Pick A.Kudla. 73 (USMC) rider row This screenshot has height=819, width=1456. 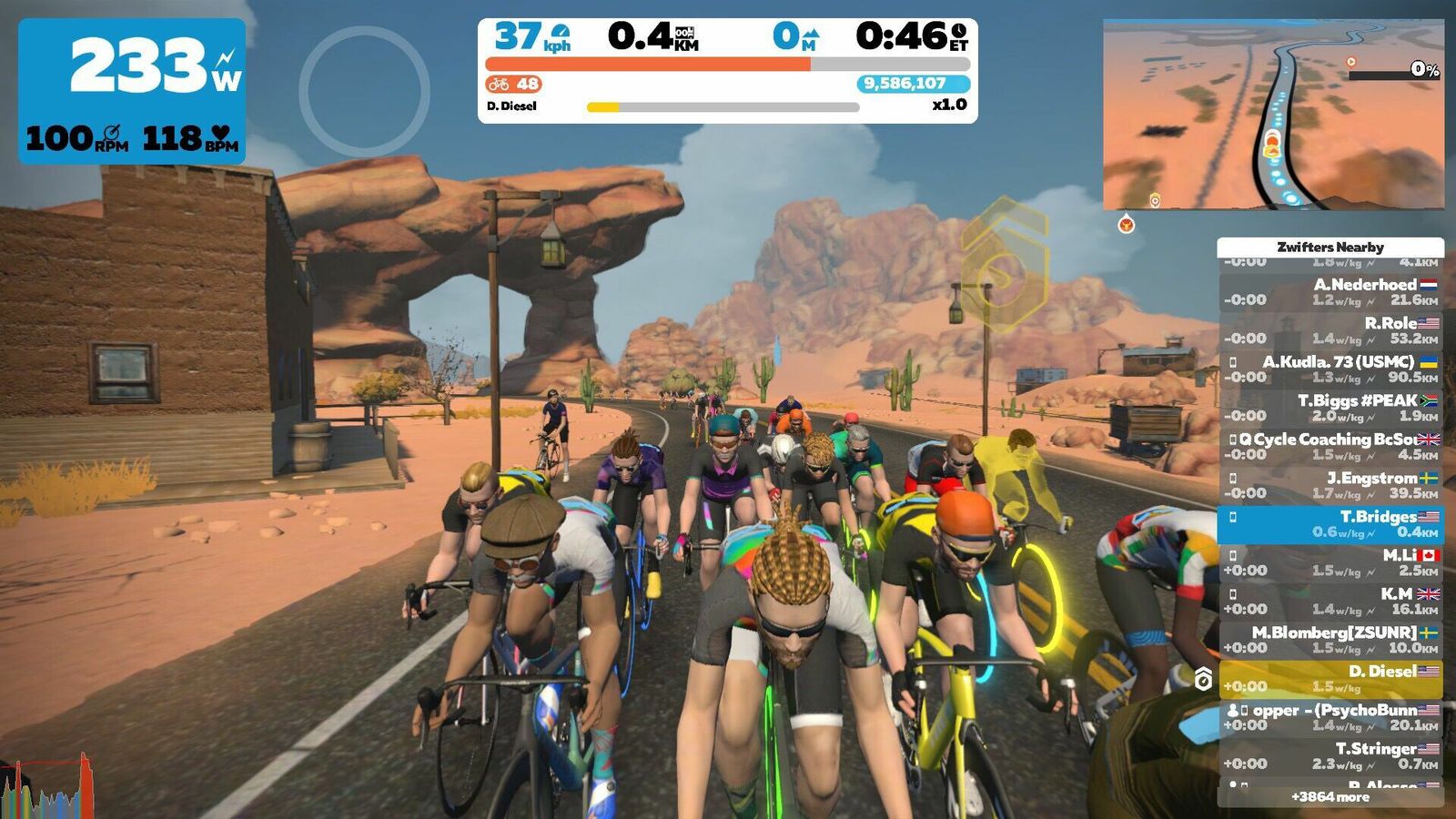point(1330,369)
